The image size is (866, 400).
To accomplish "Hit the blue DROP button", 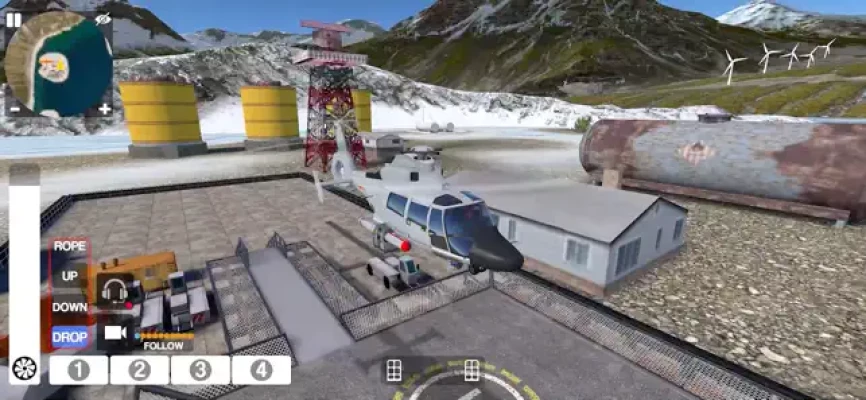I will coord(70,337).
